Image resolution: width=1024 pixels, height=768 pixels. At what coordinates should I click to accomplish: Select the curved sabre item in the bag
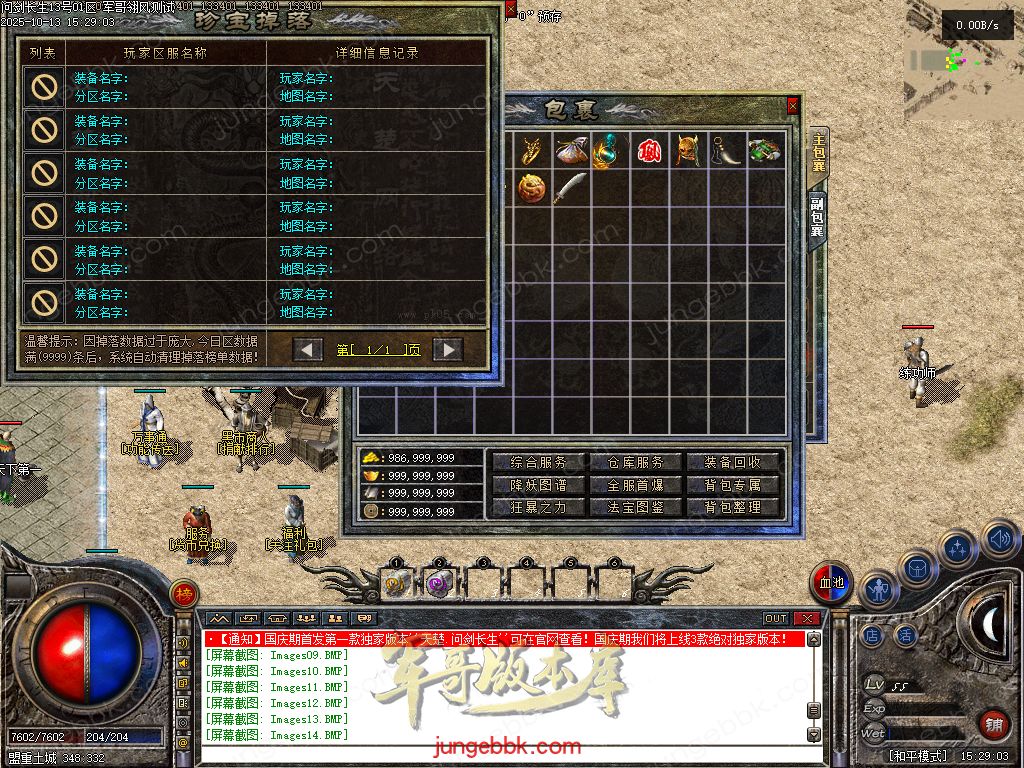pyautogui.click(x=570, y=188)
